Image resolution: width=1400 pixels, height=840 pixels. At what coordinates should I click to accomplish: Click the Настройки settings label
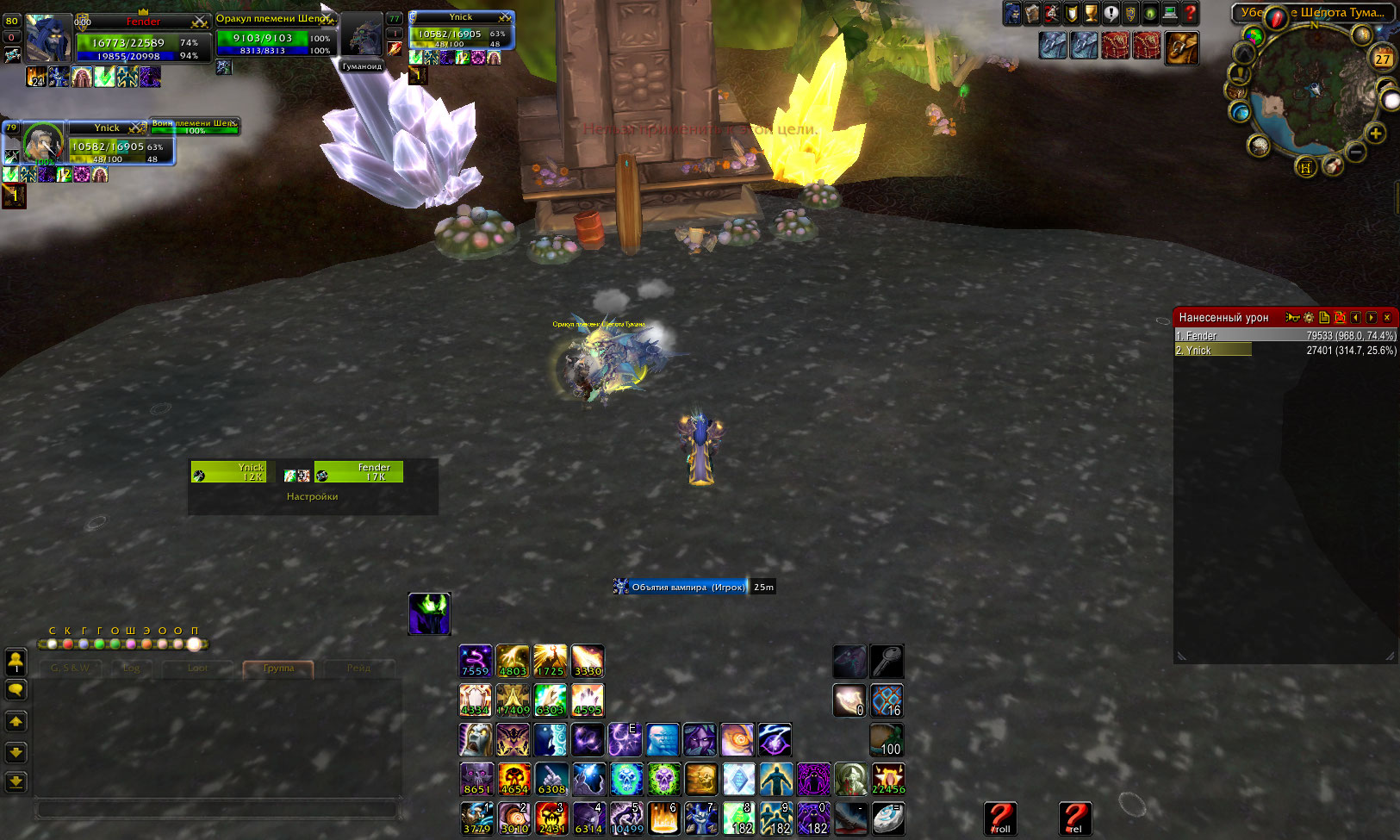(x=312, y=497)
